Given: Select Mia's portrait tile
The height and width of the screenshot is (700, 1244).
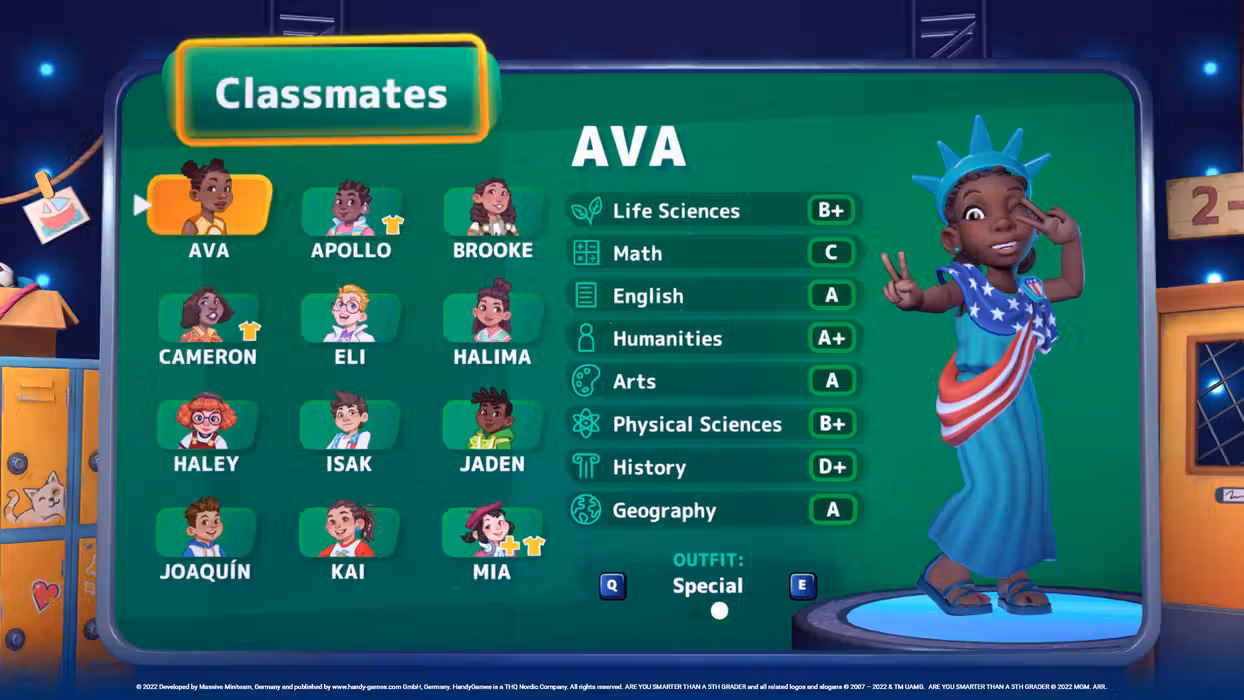Looking at the screenshot, I should [491, 532].
